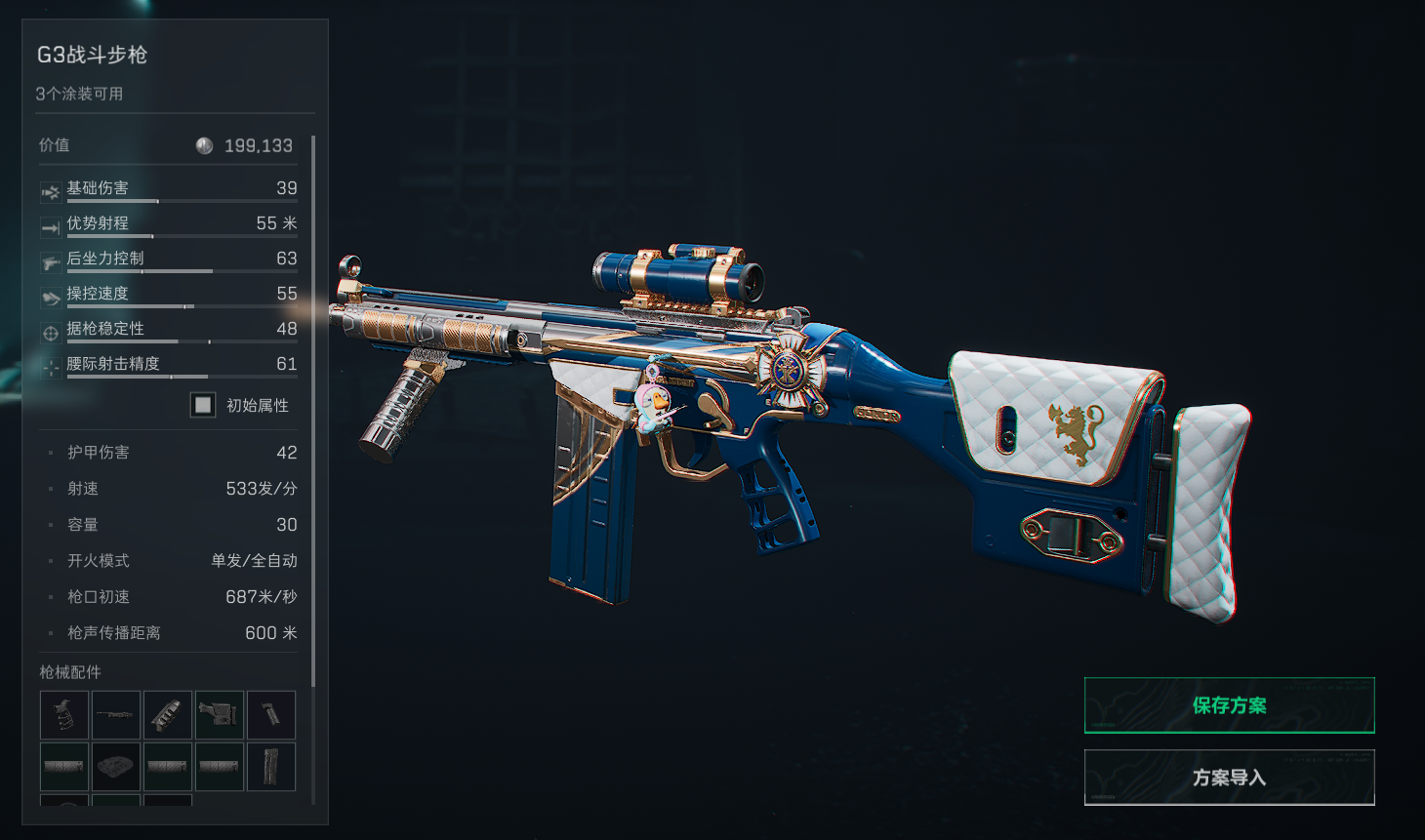Pick the stock attachment slot
The width and height of the screenshot is (1425, 840).
[x=220, y=714]
